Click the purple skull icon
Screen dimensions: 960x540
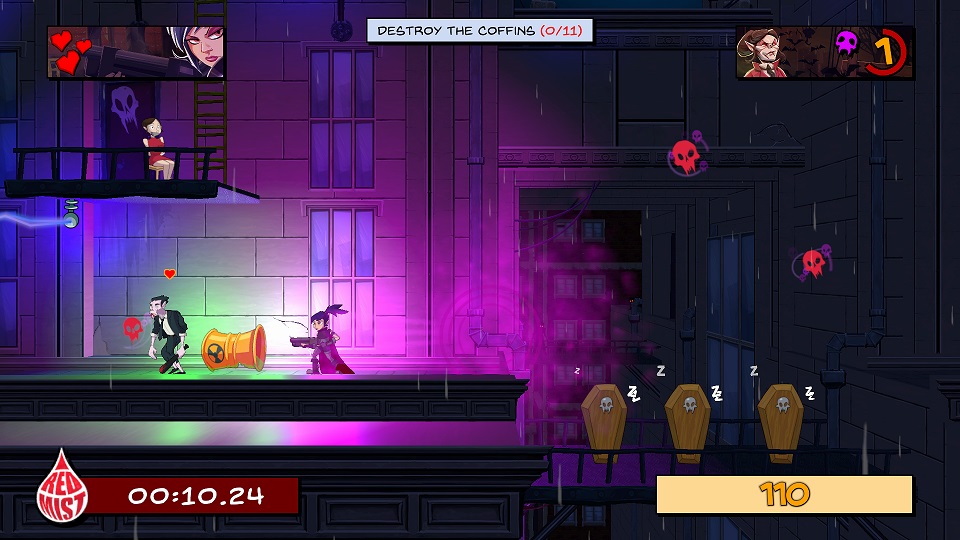(x=847, y=43)
